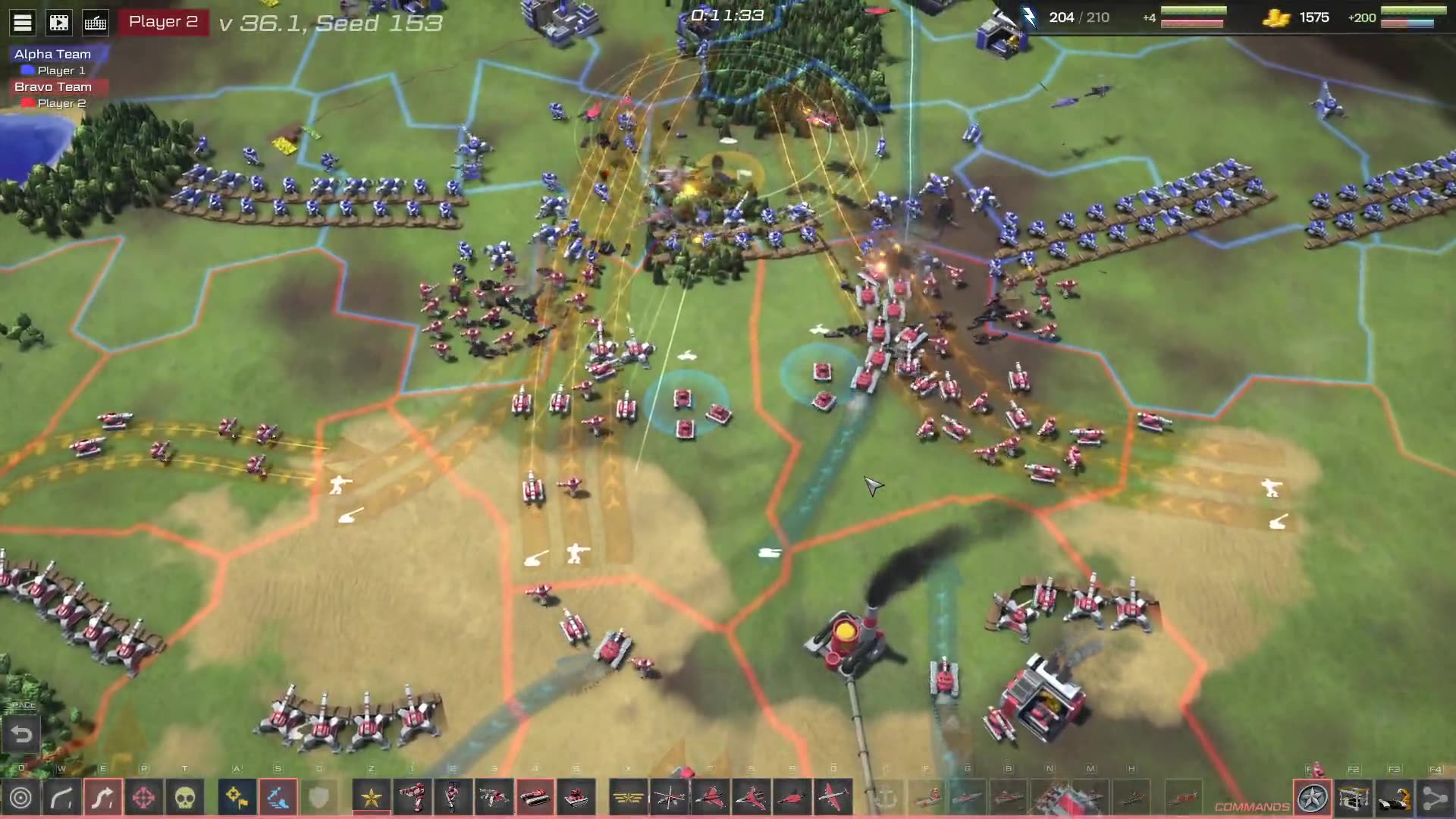Select Player 2 in Bravo Team list
The height and width of the screenshot is (819, 1456).
click(61, 103)
